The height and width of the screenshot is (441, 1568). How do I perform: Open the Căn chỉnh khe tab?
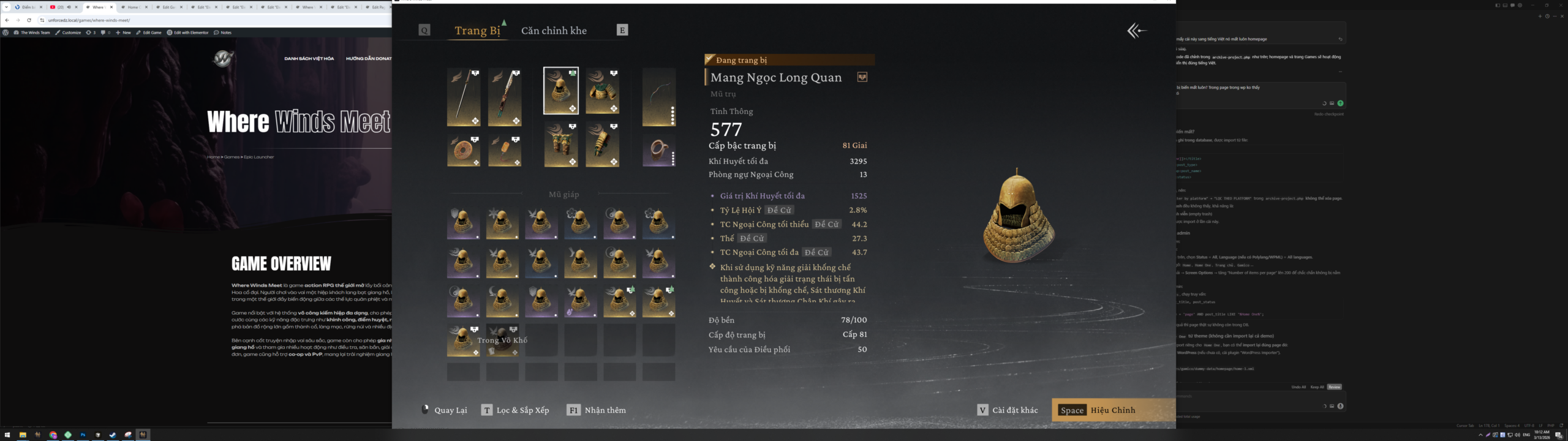554,31
